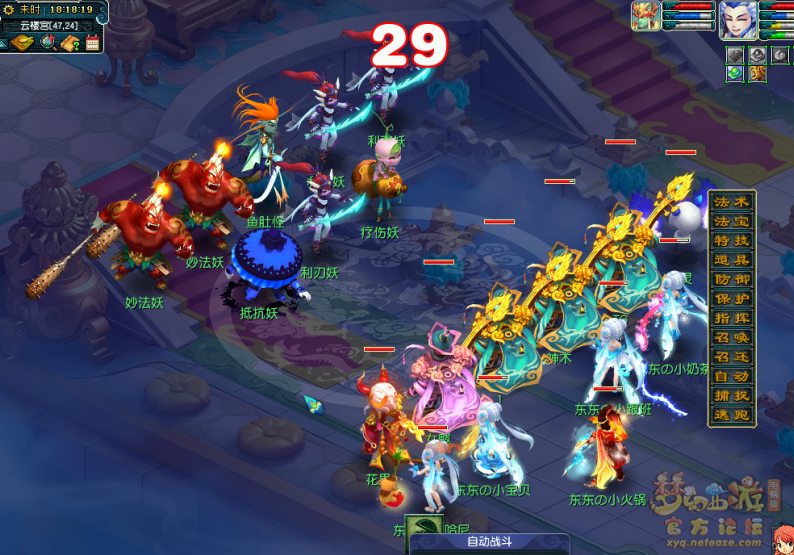Click the 自动战斗 panel button
794x555 pixels.
click(x=489, y=543)
